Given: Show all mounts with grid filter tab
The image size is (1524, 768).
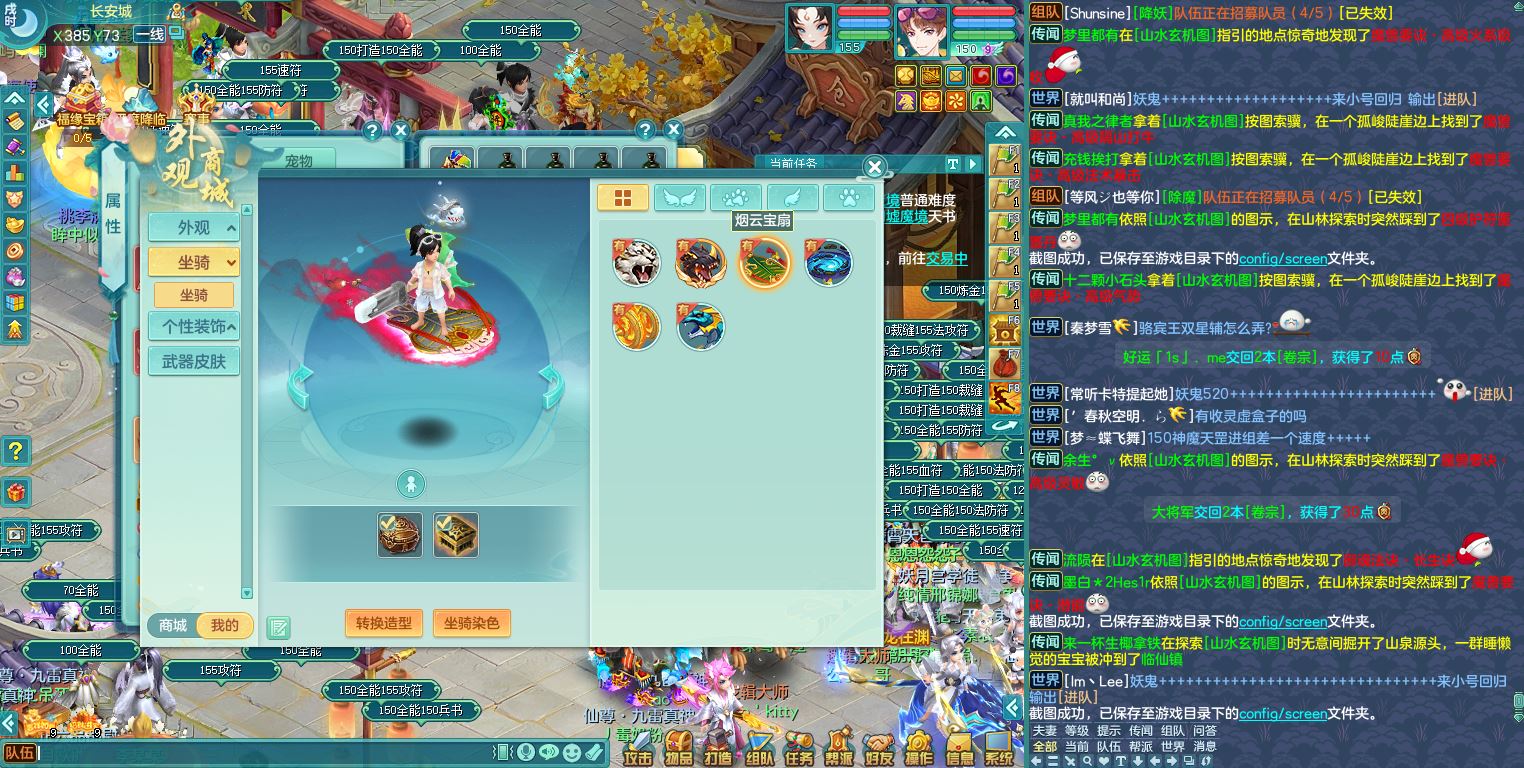Looking at the screenshot, I should click(x=622, y=198).
